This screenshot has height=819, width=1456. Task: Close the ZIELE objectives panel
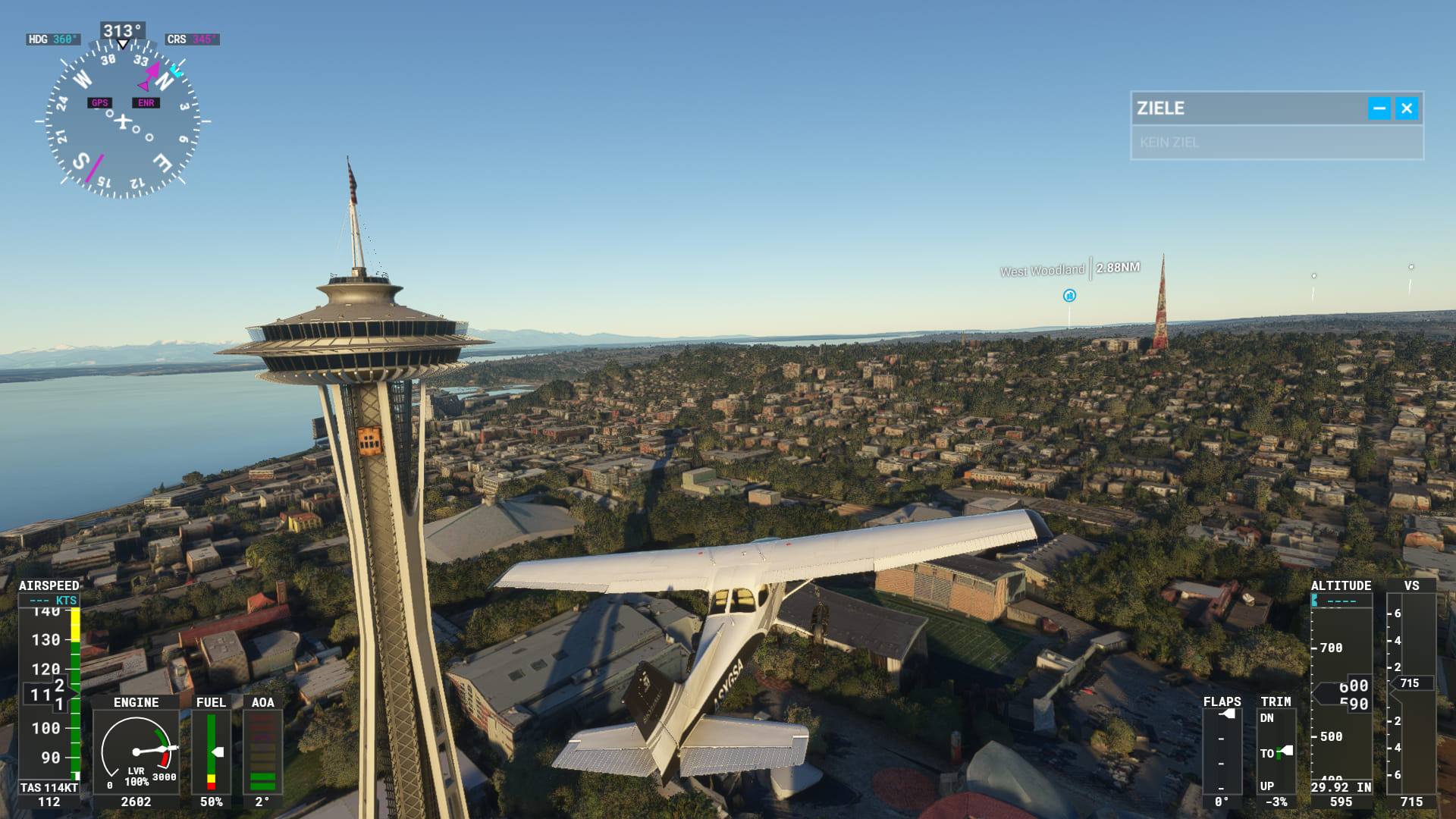click(x=1407, y=108)
